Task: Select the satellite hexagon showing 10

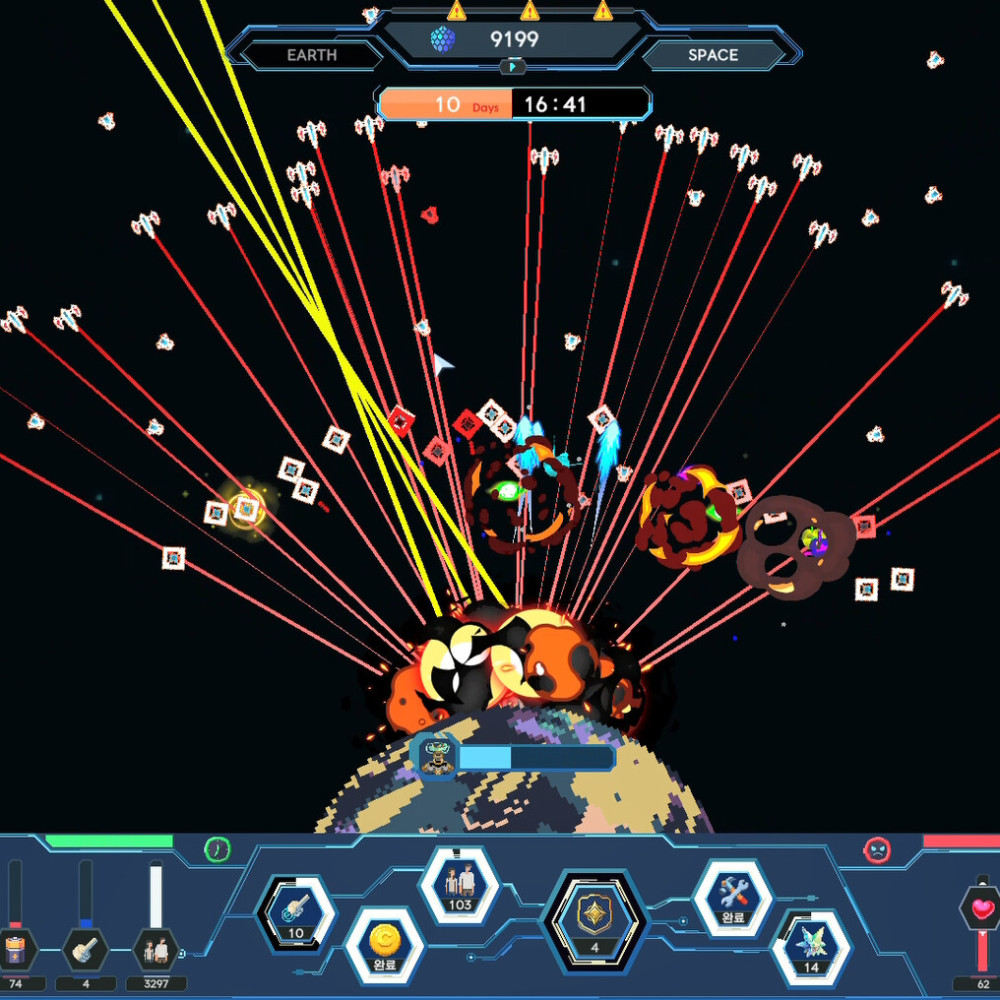Action: [296, 913]
